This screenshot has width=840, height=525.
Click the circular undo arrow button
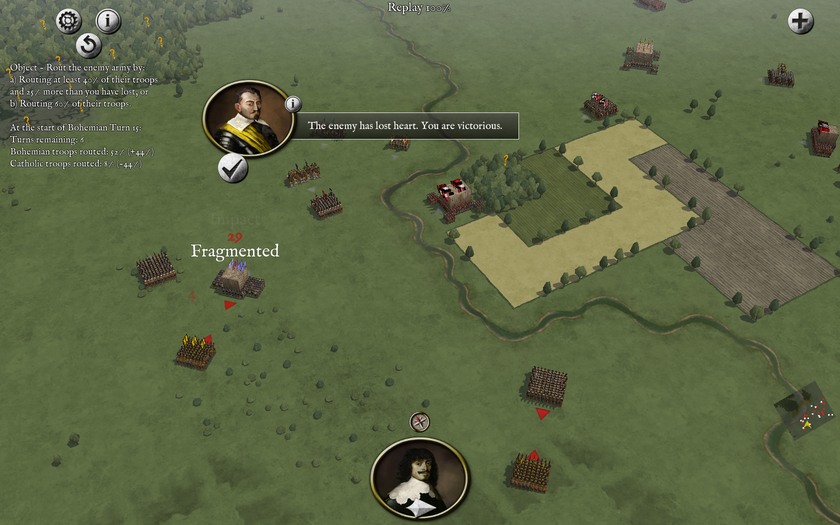[89, 45]
